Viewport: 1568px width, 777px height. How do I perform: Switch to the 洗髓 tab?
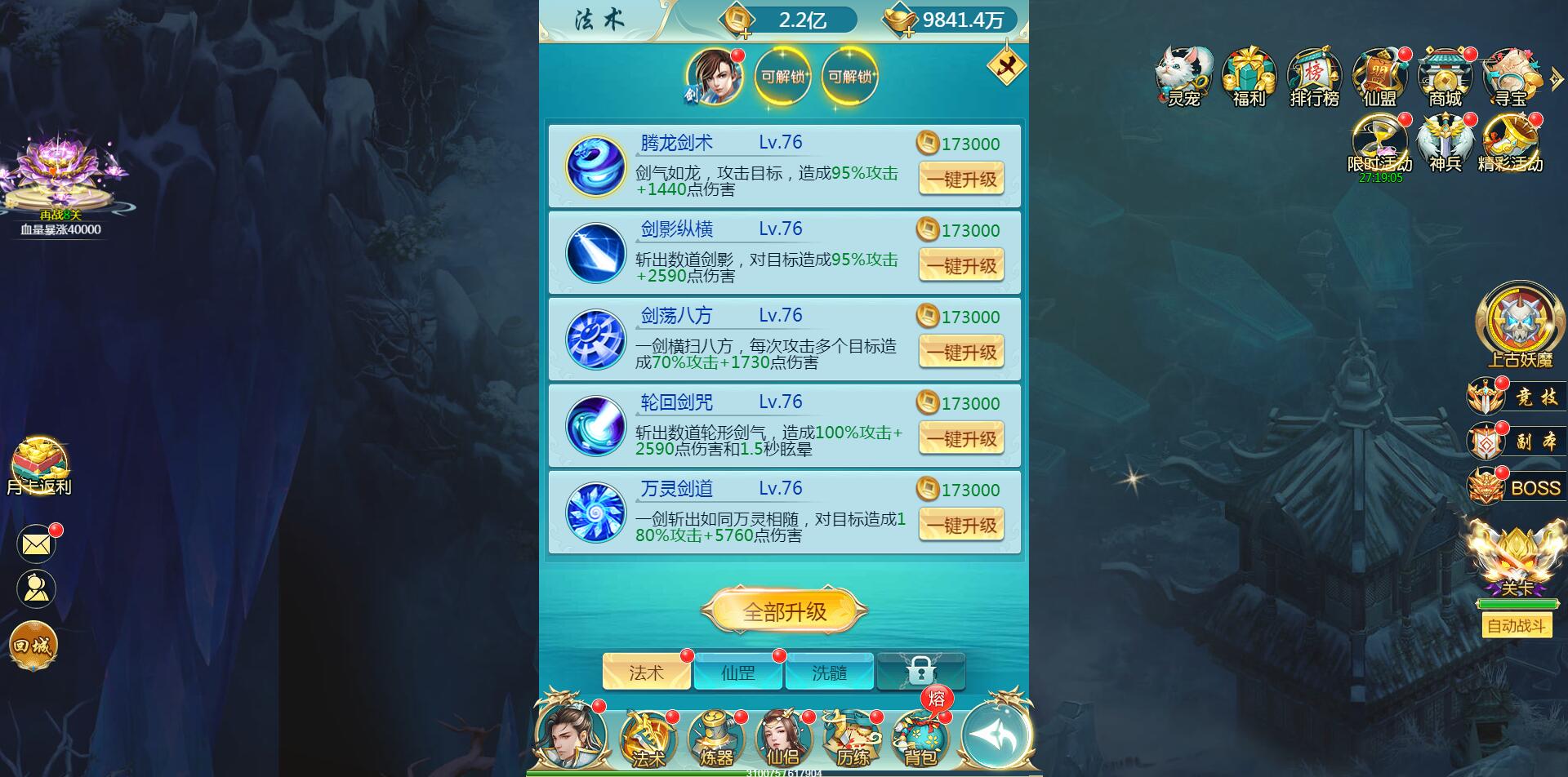tap(830, 672)
